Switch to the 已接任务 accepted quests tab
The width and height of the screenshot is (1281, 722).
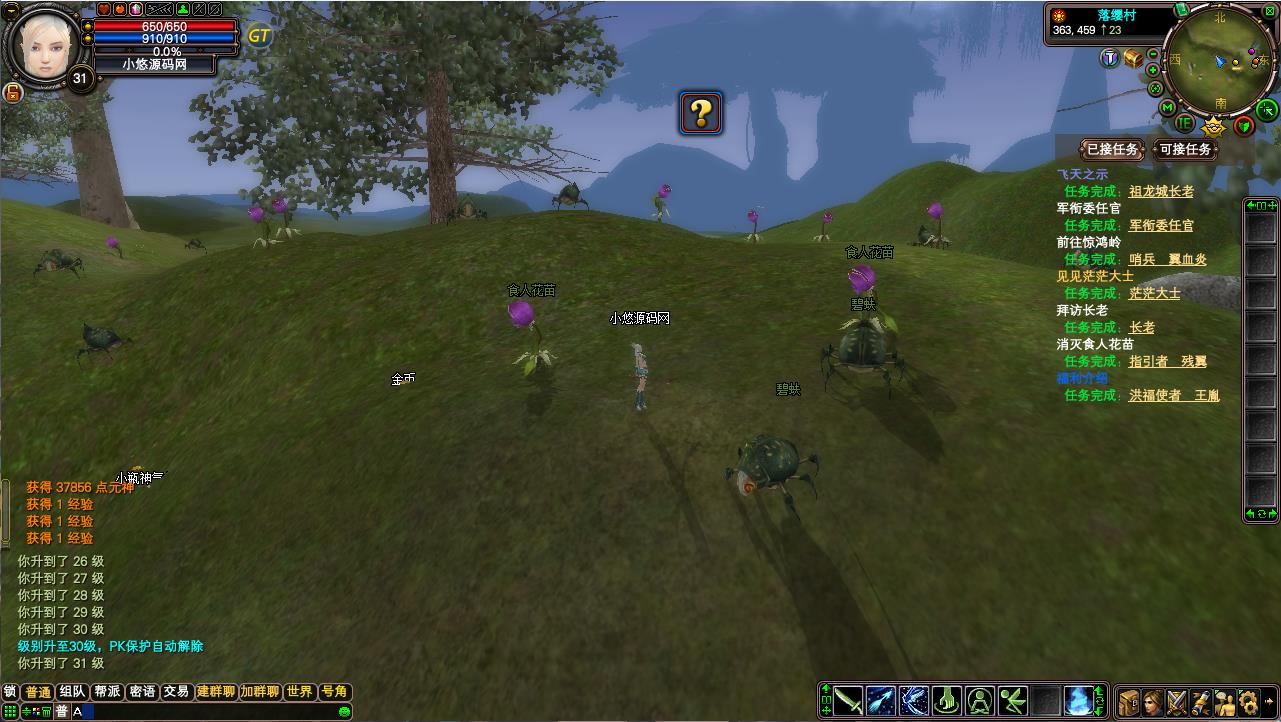(1112, 150)
